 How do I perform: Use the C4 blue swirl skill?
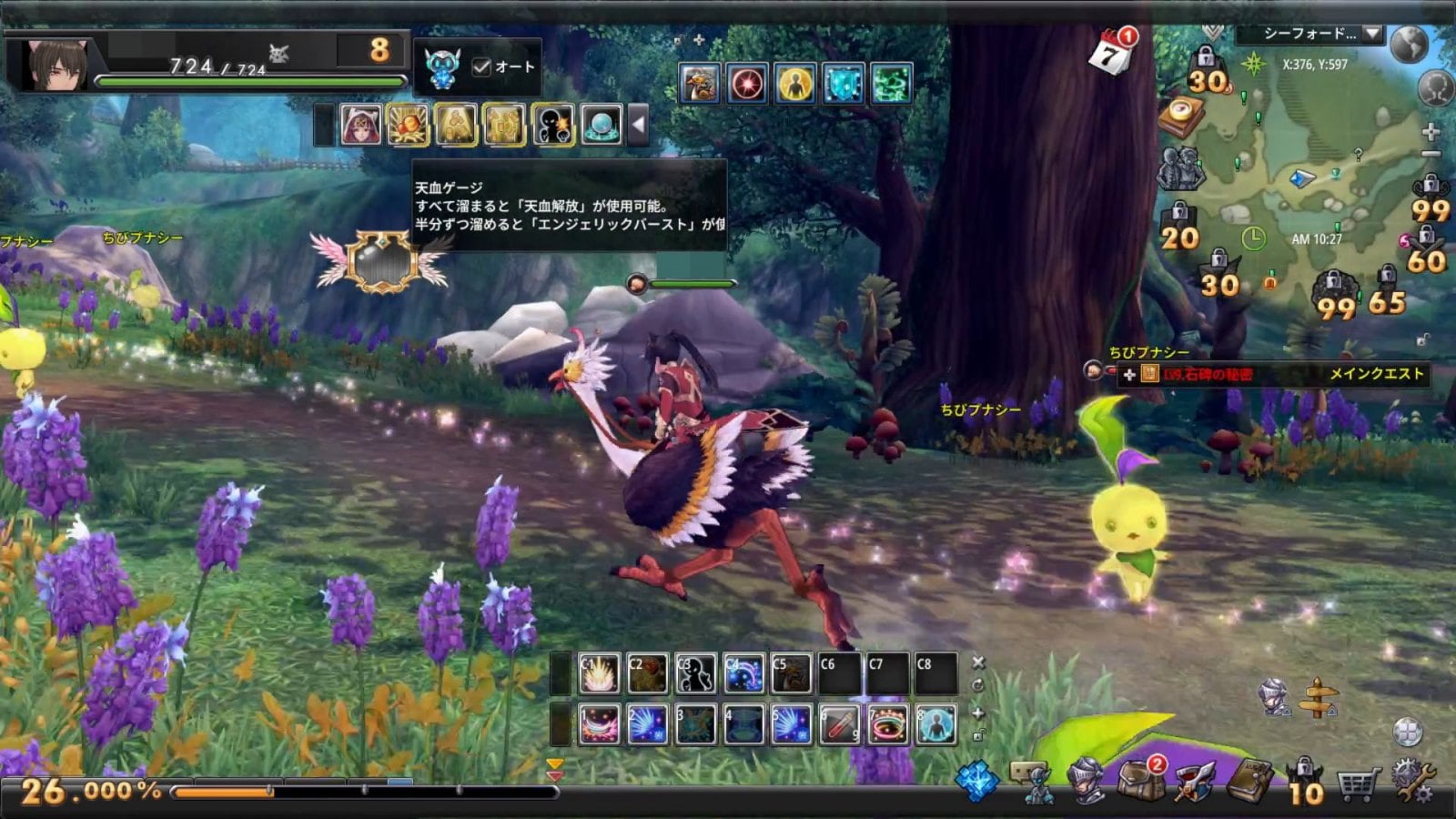click(x=743, y=674)
